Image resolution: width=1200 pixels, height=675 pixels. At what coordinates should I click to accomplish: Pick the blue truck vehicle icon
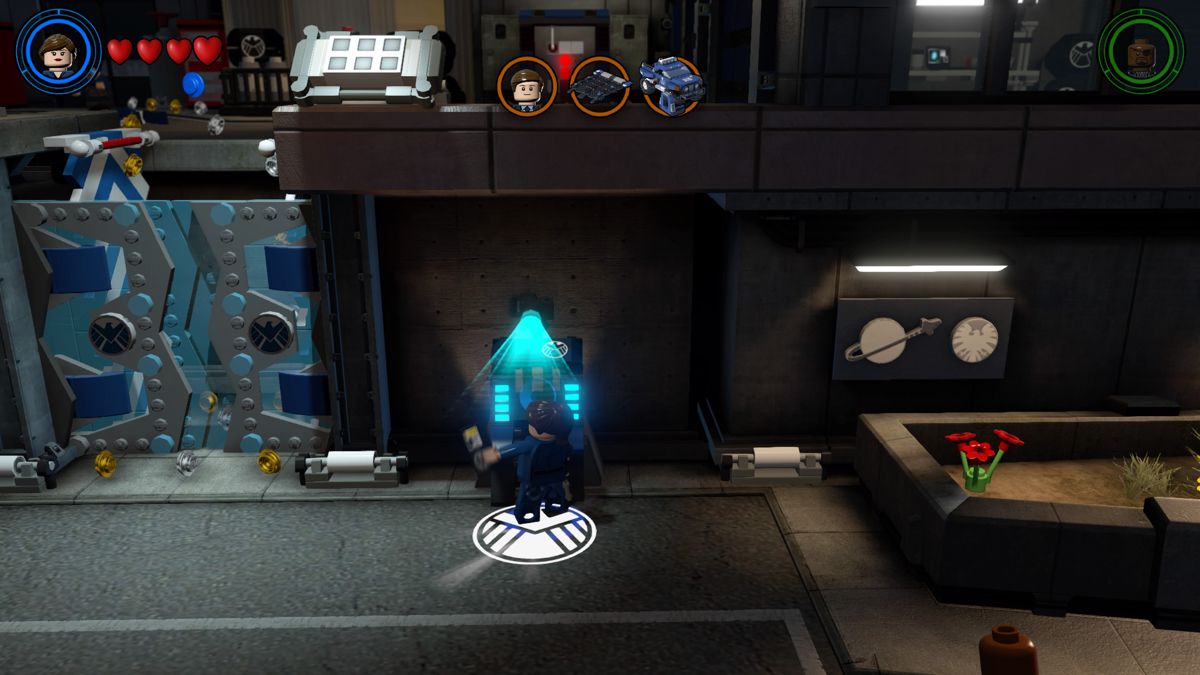tap(671, 85)
